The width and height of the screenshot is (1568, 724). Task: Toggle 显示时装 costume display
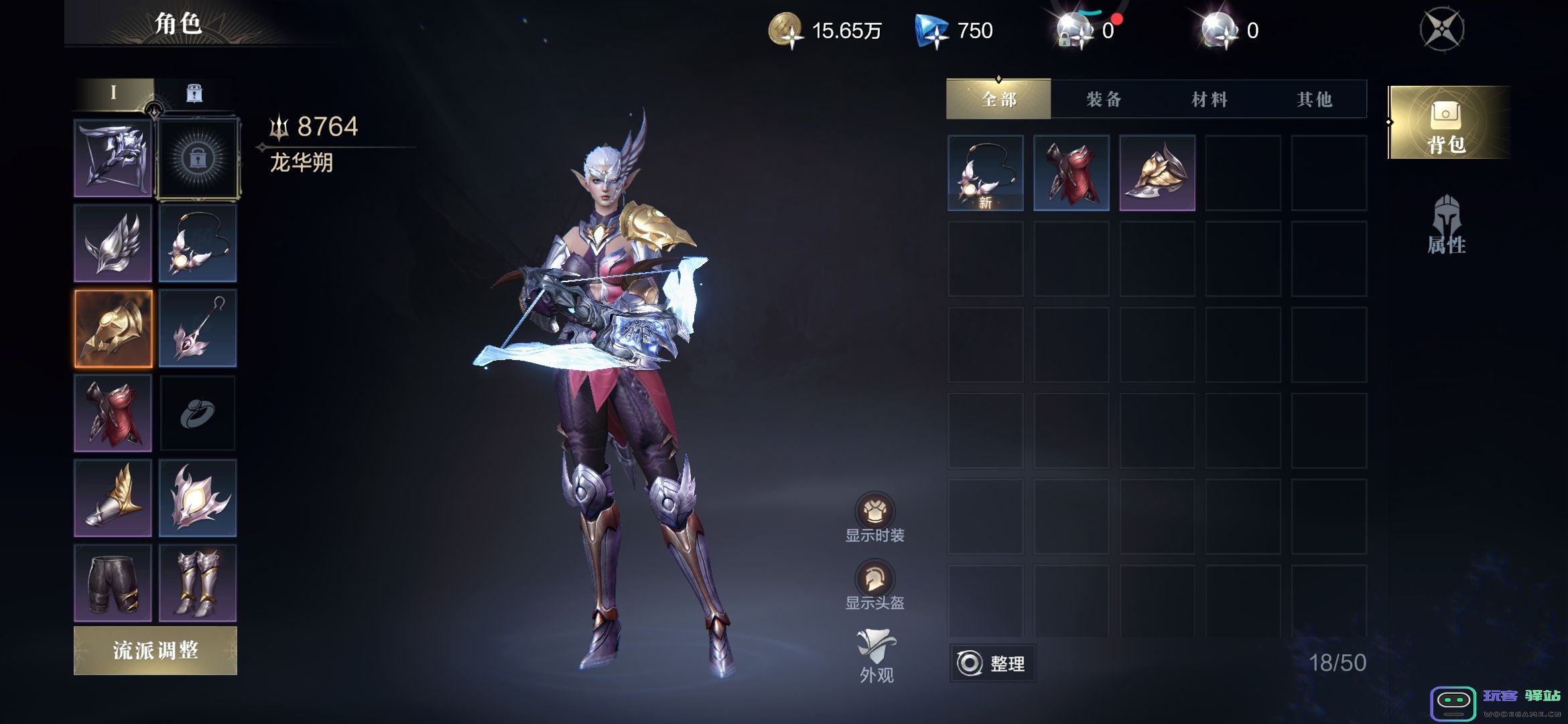tap(874, 518)
